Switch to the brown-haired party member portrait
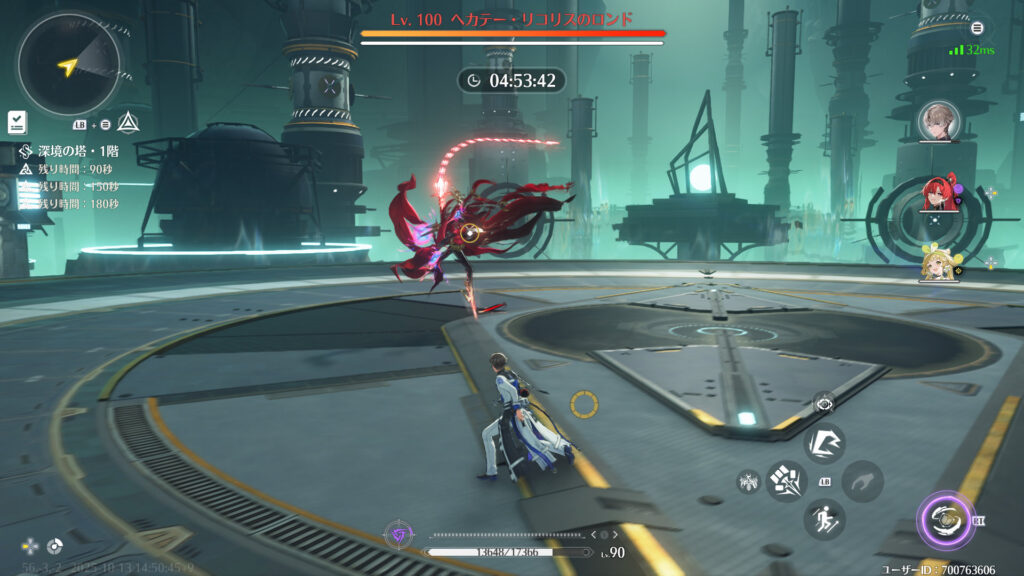The height and width of the screenshot is (576, 1024). (939, 121)
